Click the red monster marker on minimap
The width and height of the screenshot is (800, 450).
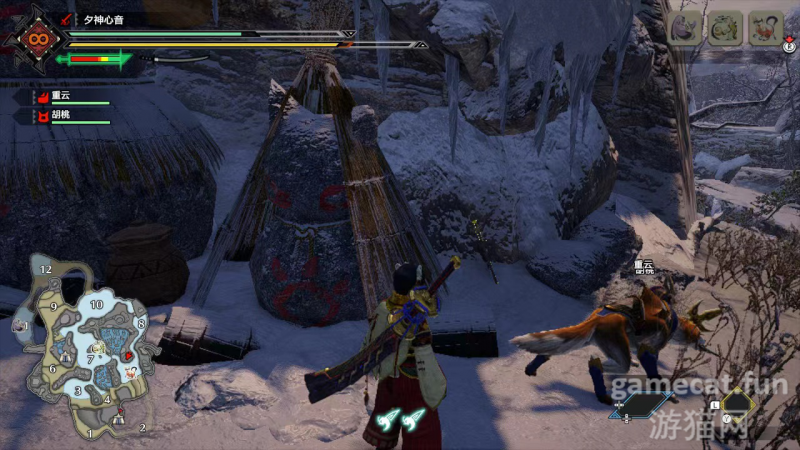130,354
